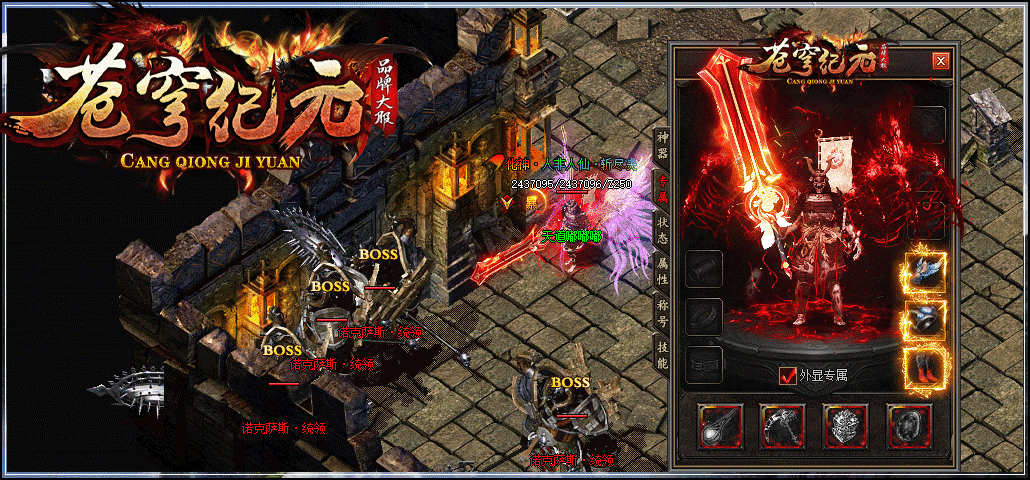
Task: Click the orb necklace equipment slot
Action: pos(720,425)
